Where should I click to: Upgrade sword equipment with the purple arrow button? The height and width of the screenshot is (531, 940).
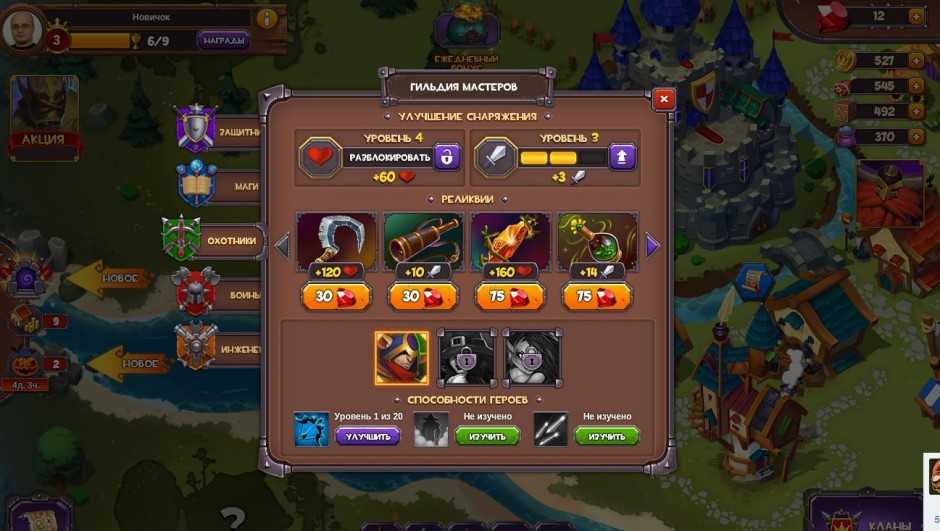pos(622,157)
